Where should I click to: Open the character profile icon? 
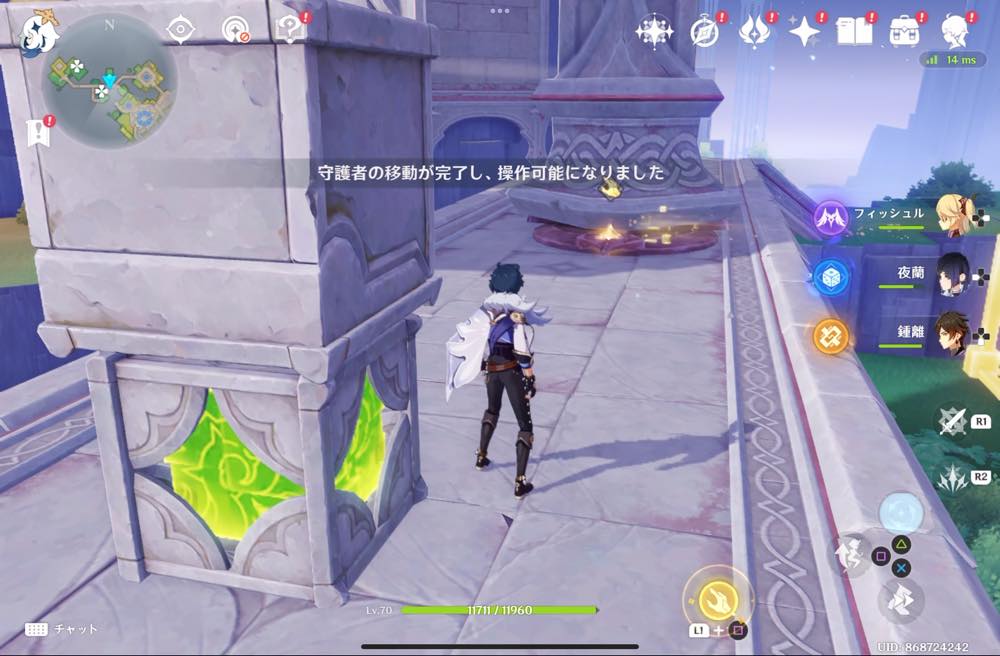[x=957, y=32]
